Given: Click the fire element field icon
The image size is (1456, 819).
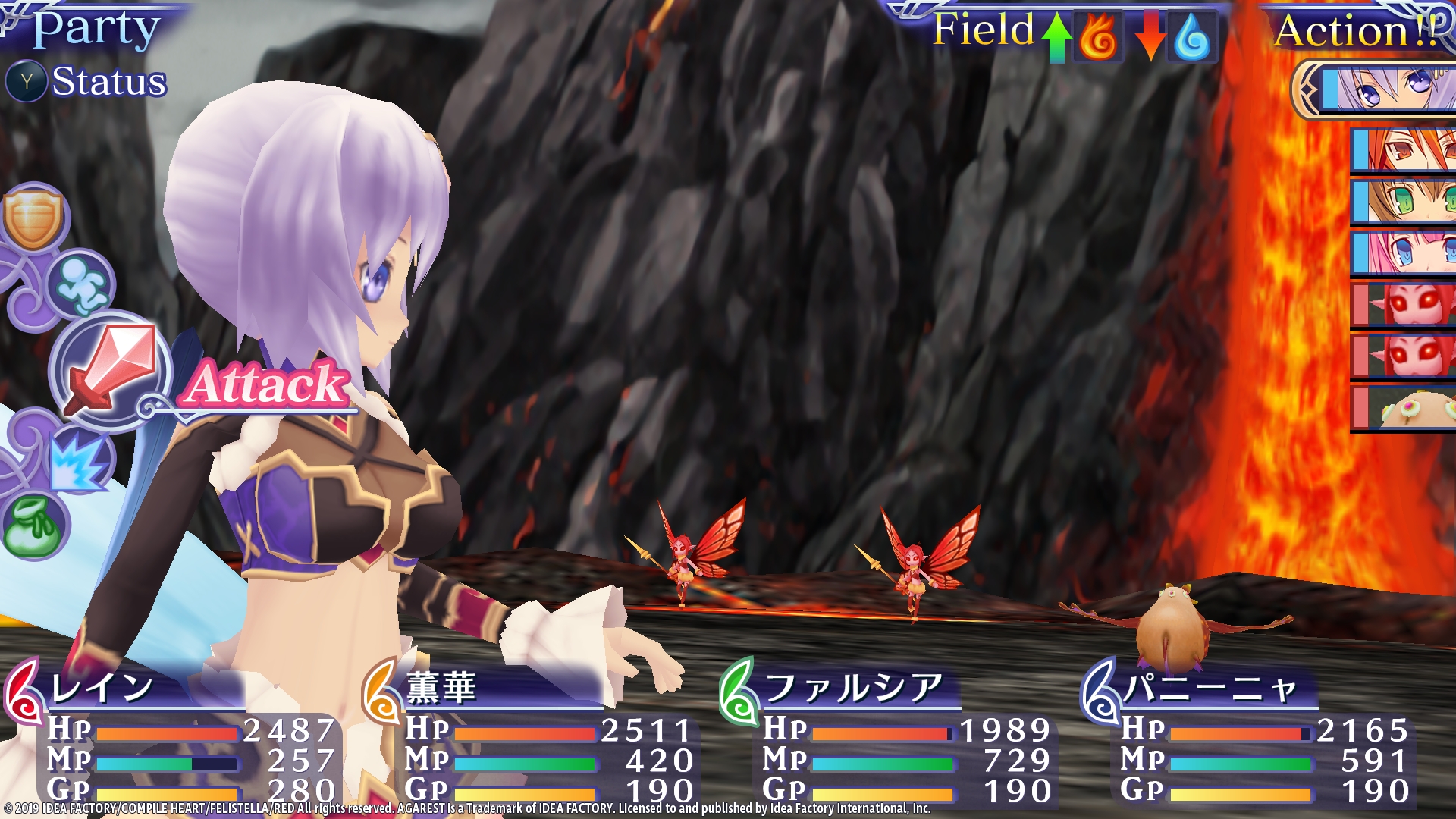Looking at the screenshot, I should pos(1097,36).
